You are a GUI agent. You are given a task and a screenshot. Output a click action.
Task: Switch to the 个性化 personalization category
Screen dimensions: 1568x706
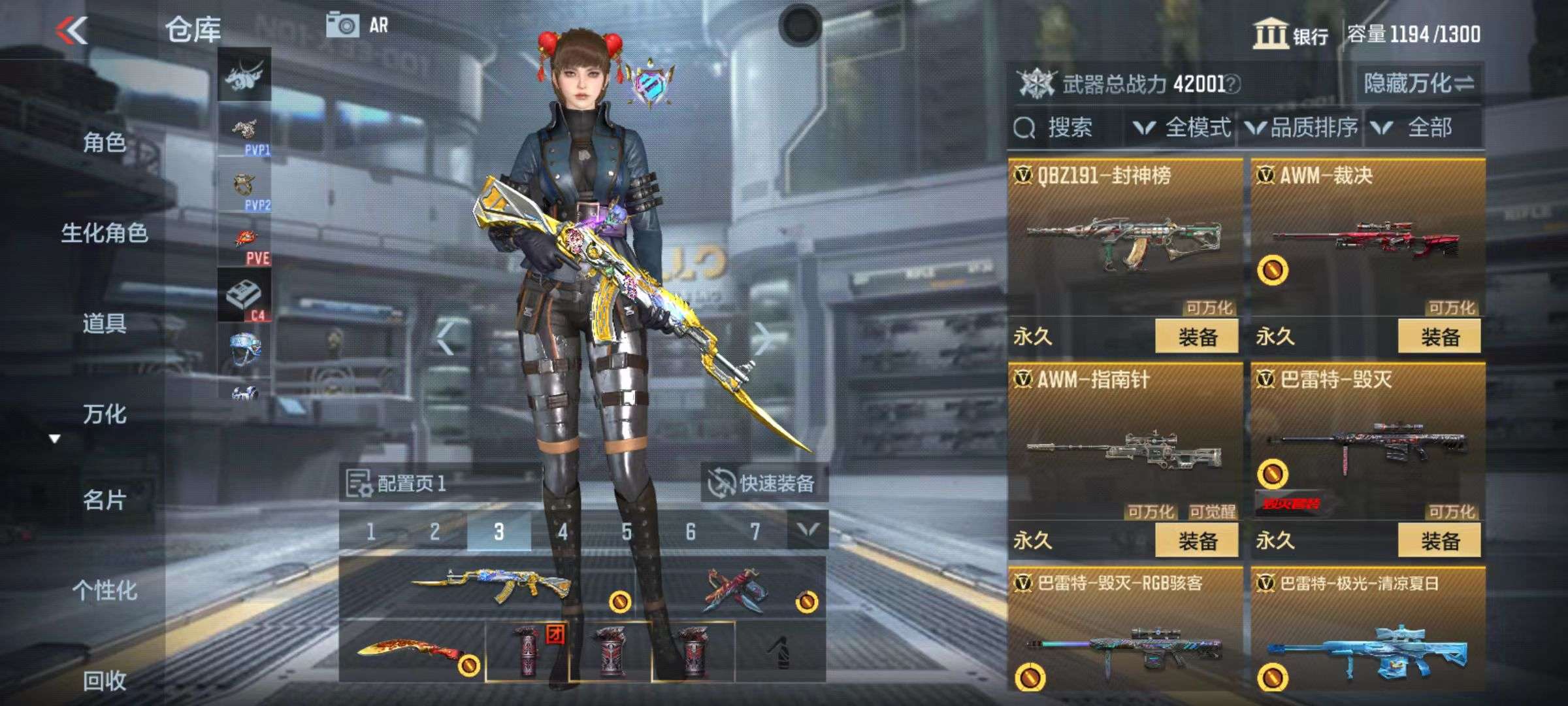[105, 590]
